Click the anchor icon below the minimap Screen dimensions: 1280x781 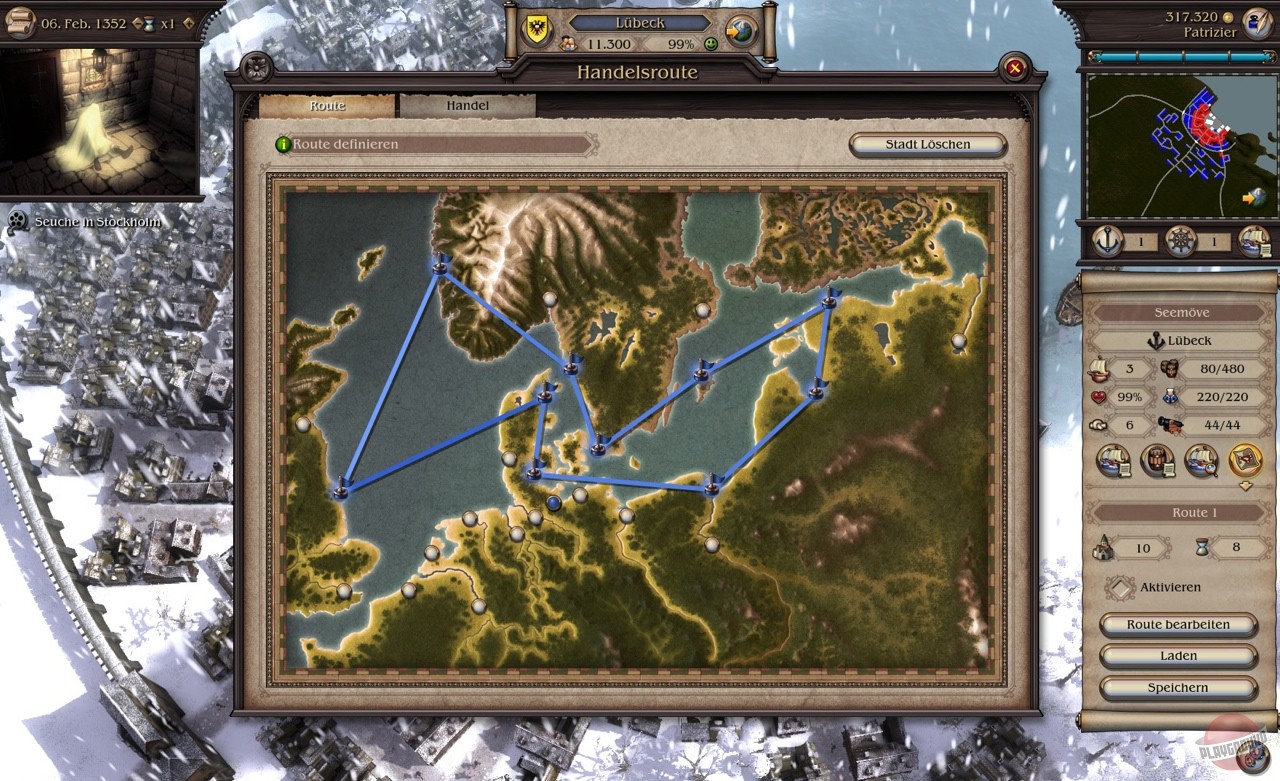click(x=1107, y=240)
